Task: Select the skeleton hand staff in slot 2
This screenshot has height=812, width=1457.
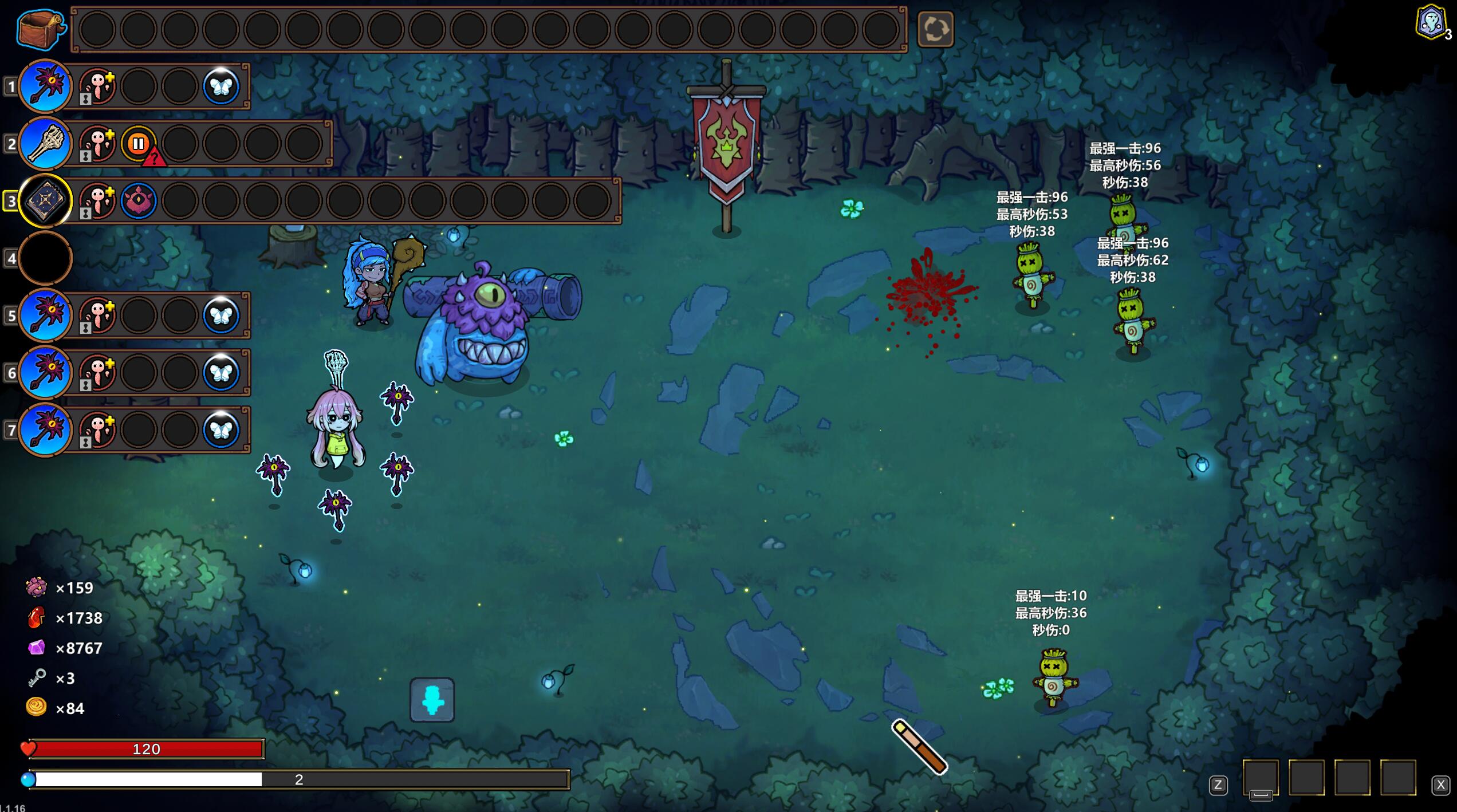Action: pos(45,143)
